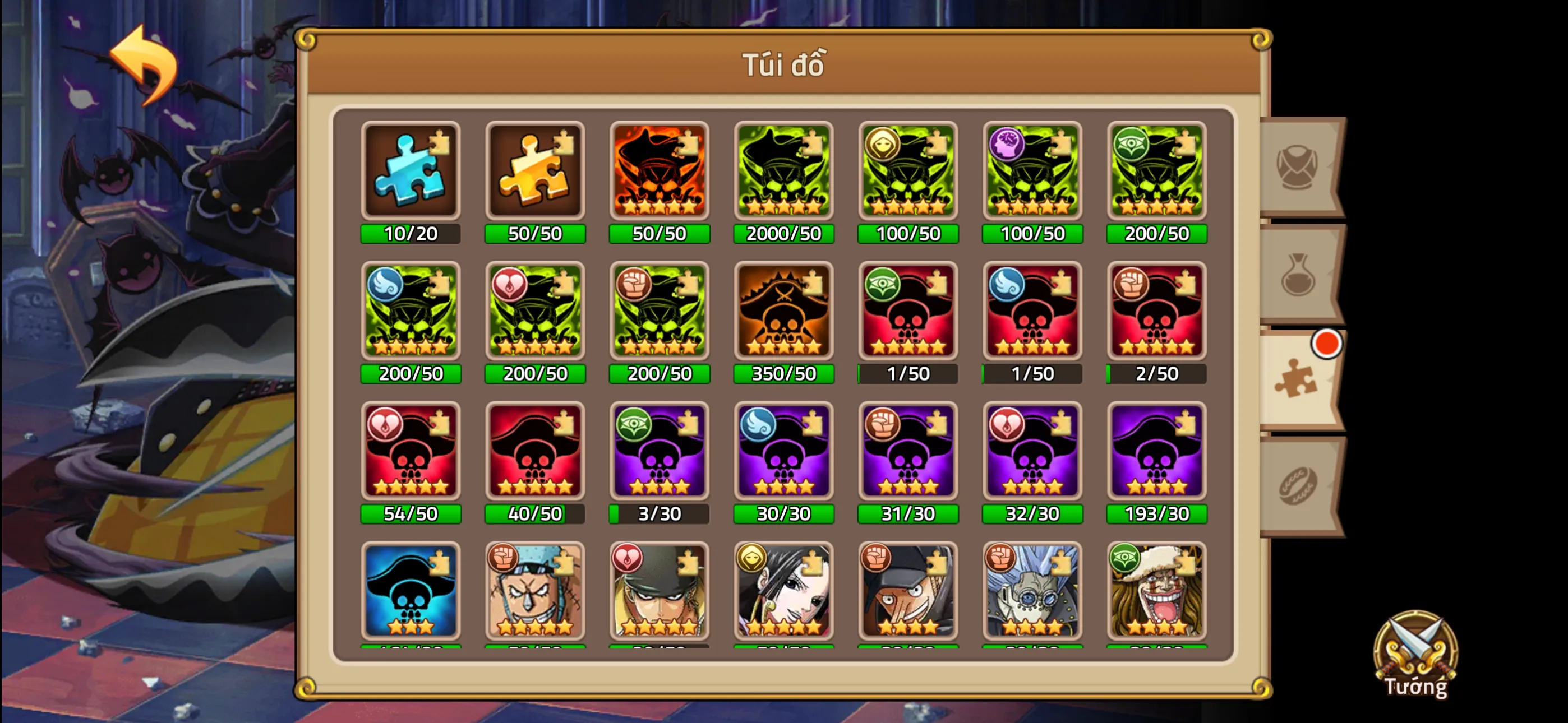Select the Franky hero shard

point(535,592)
